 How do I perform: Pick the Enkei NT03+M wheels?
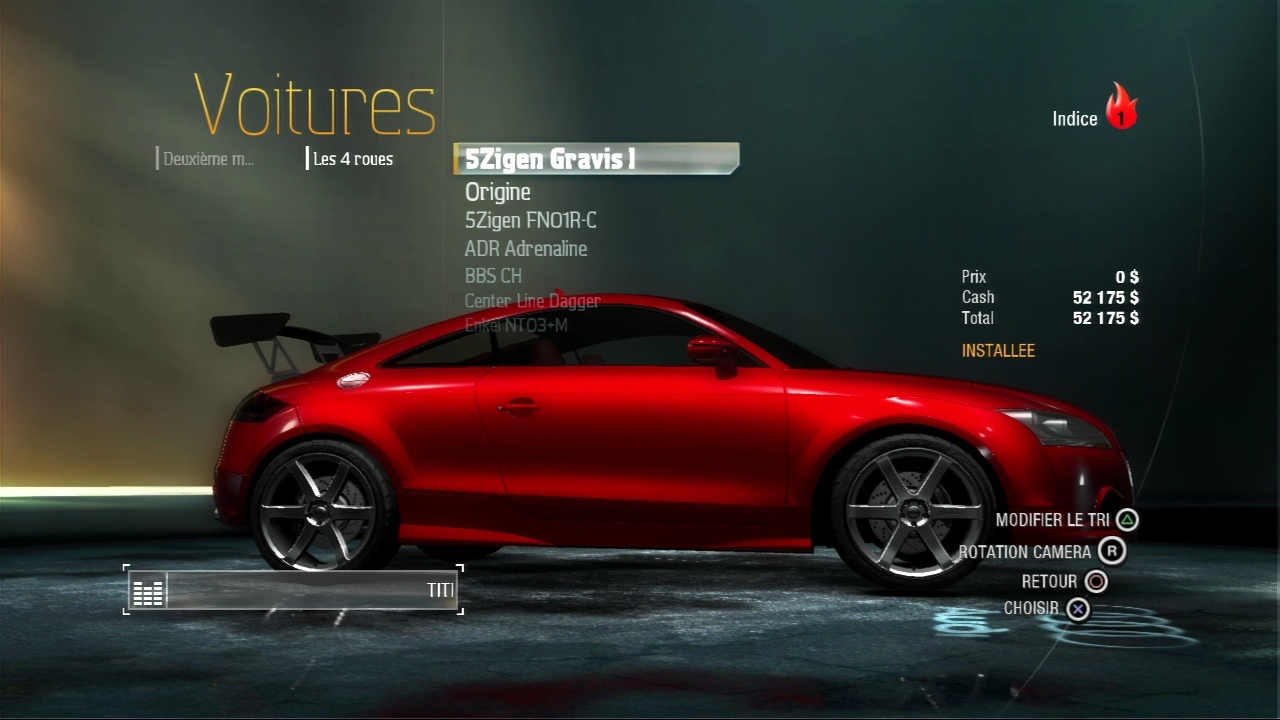[517, 325]
